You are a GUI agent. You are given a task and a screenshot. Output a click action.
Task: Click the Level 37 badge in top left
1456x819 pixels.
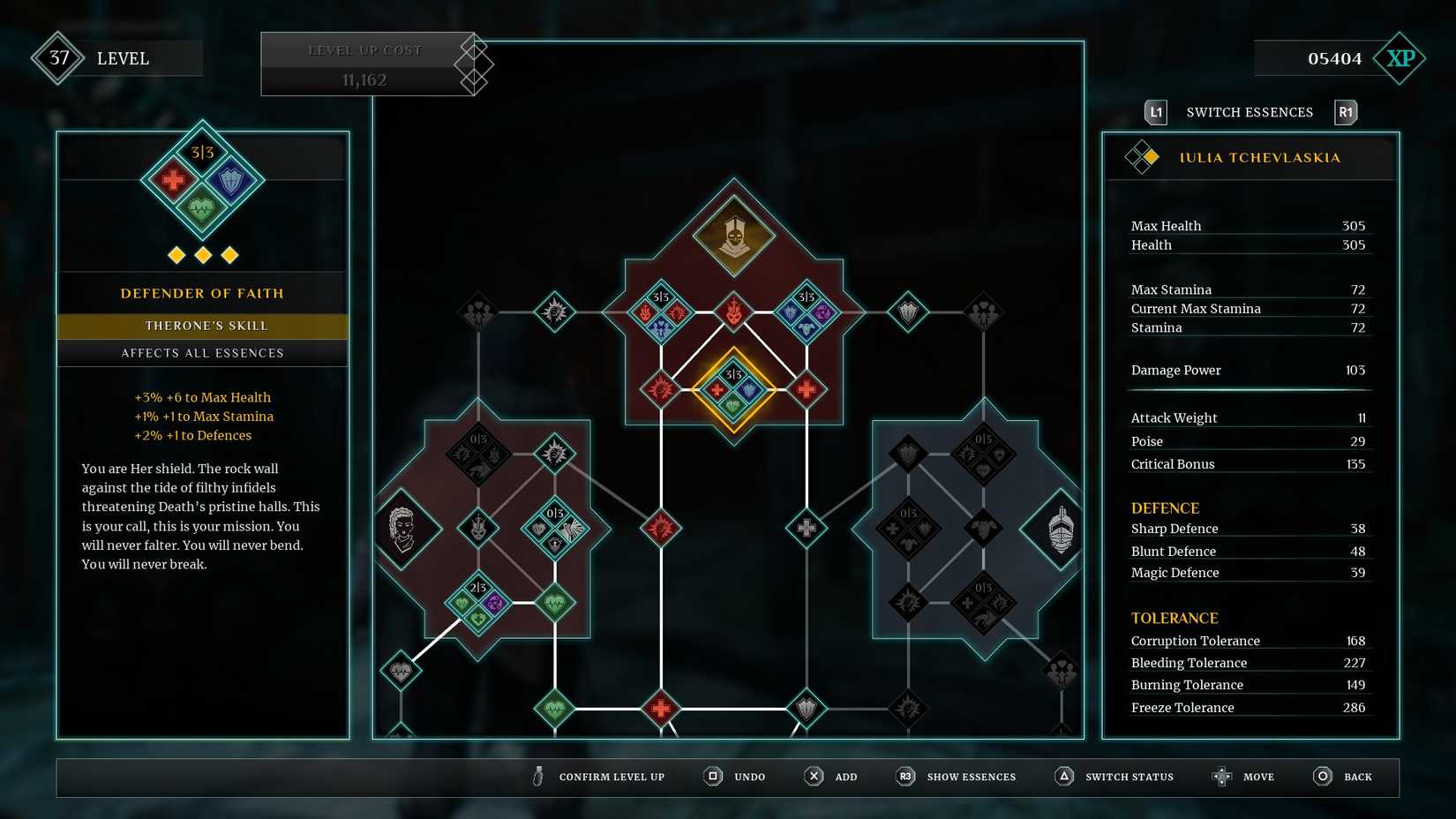(x=57, y=58)
